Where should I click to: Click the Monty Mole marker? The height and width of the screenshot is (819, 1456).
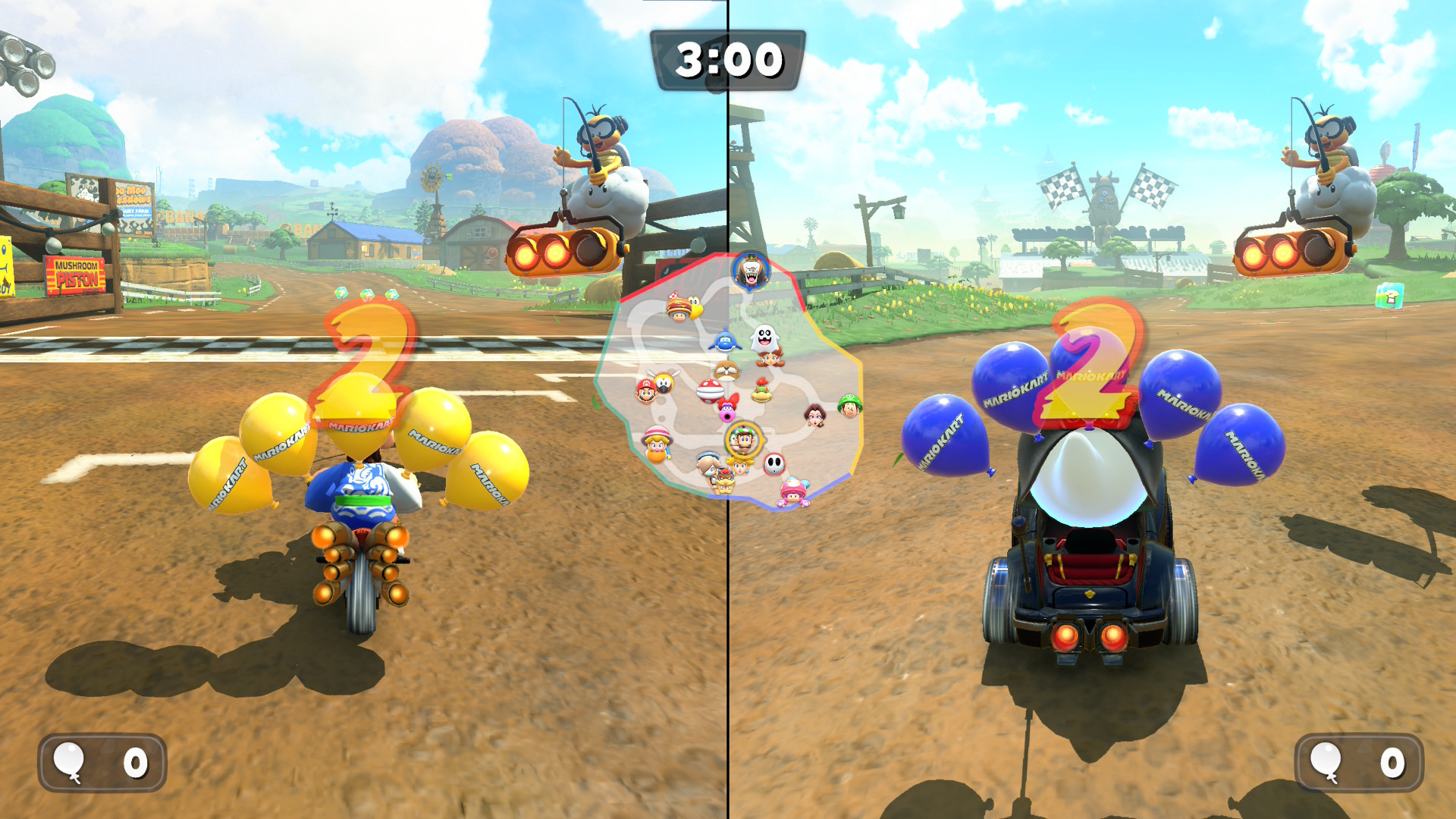click(726, 370)
